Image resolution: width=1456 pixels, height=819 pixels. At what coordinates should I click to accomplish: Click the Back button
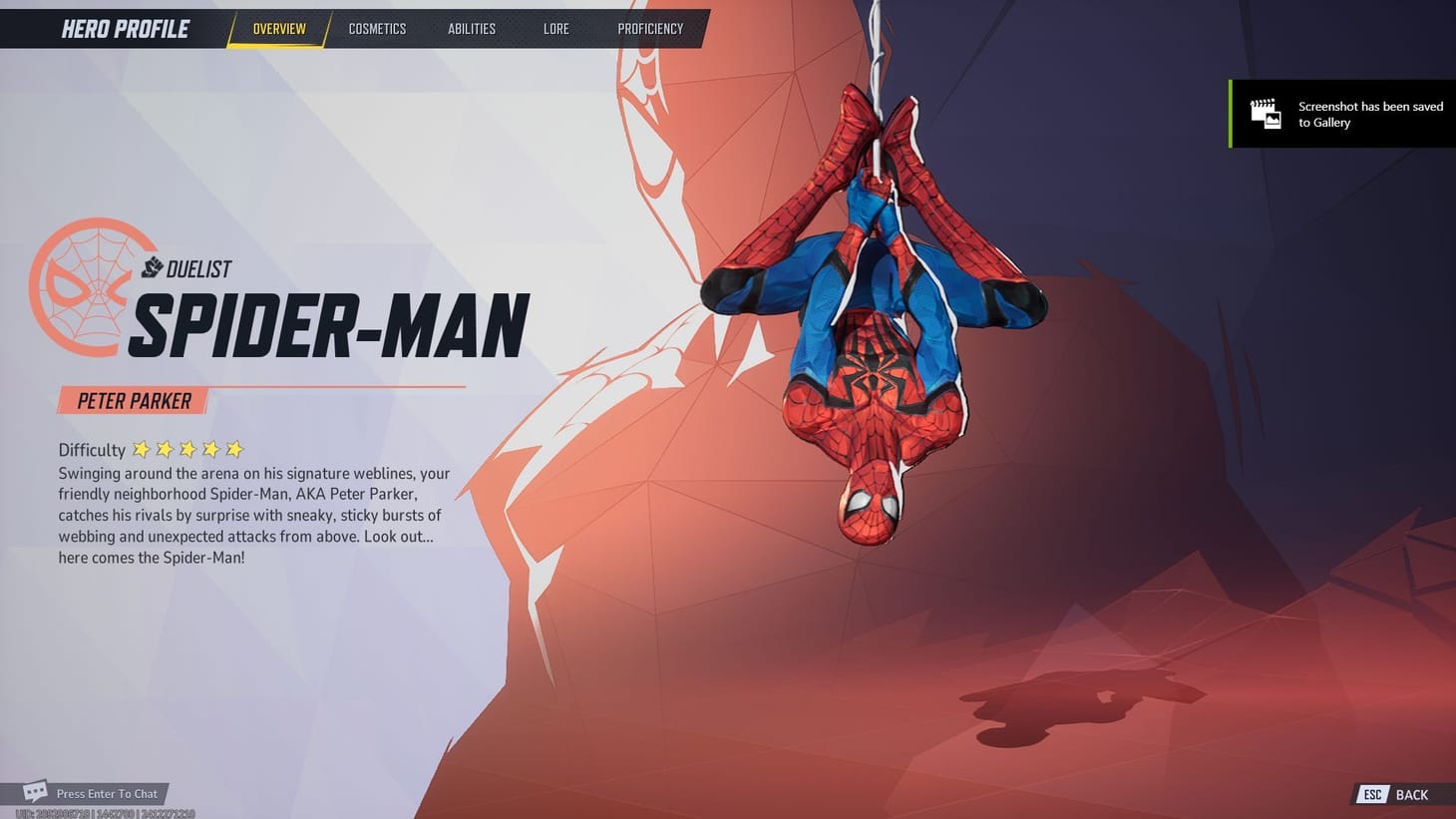(x=1410, y=794)
